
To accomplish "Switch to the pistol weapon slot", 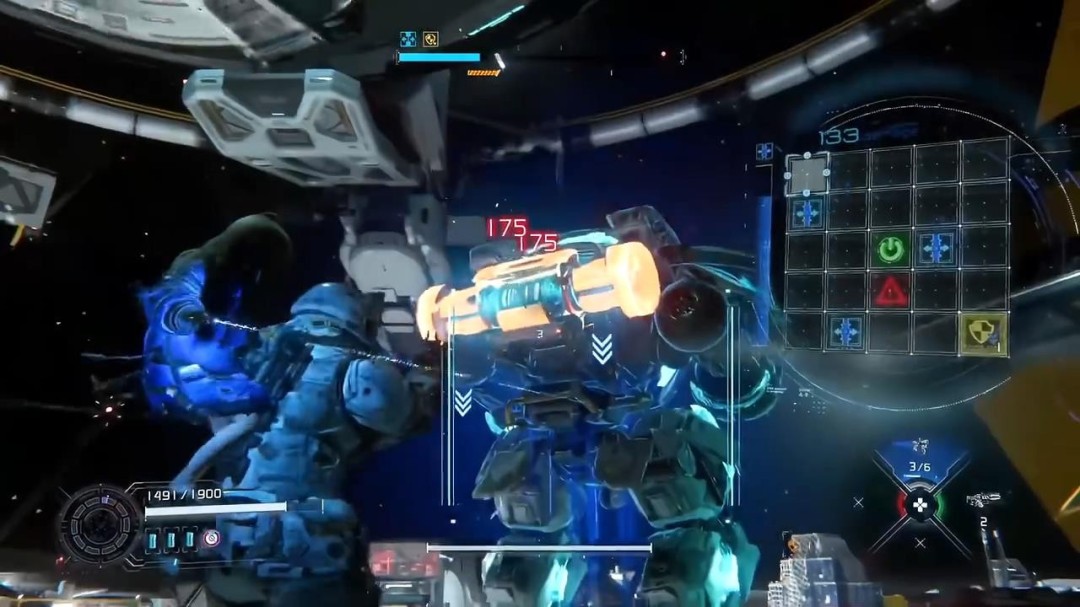I will click(x=983, y=500).
